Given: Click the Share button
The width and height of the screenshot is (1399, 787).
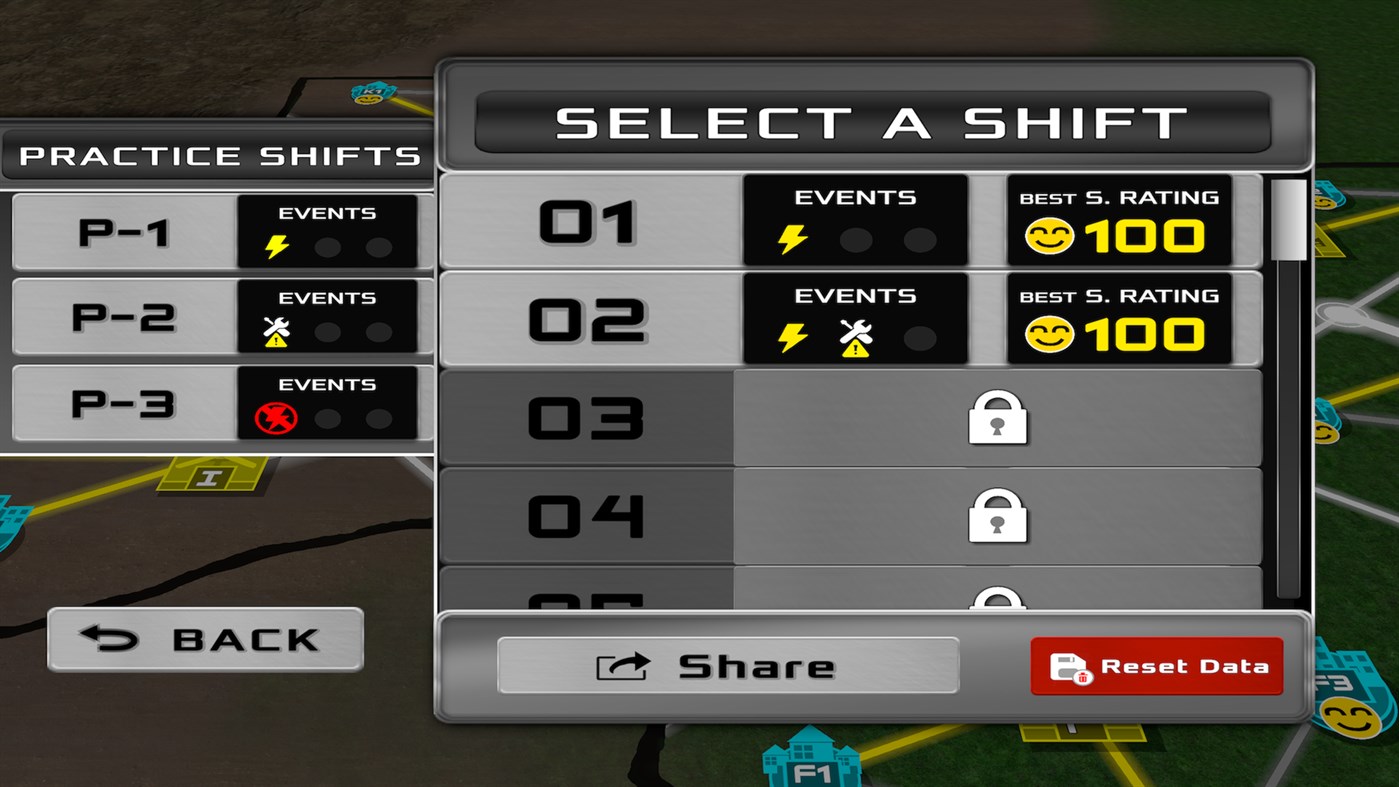Looking at the screenshot, I should pos(728,665).
